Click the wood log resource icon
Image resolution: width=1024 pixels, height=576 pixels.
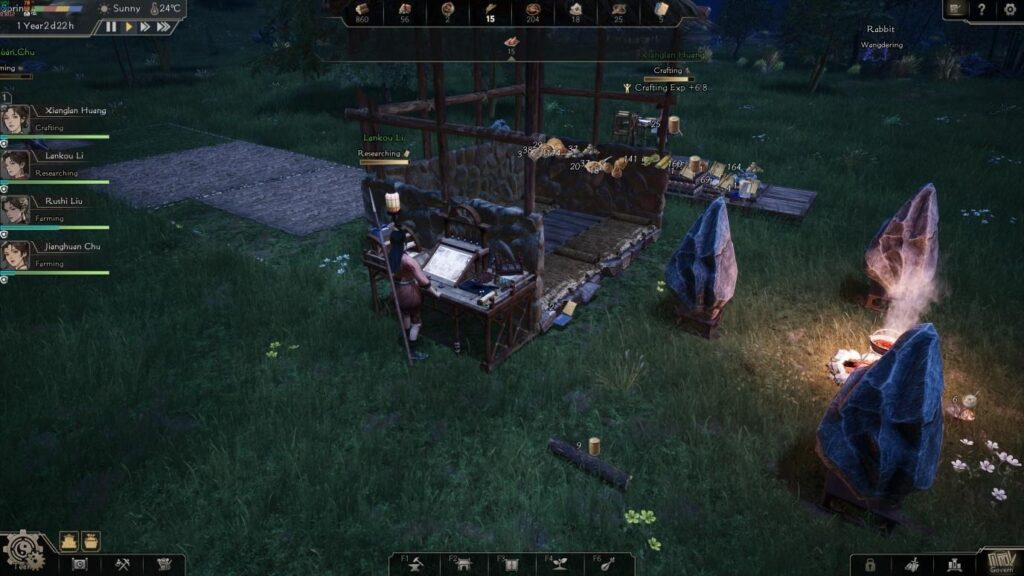(x=362, y=10)
